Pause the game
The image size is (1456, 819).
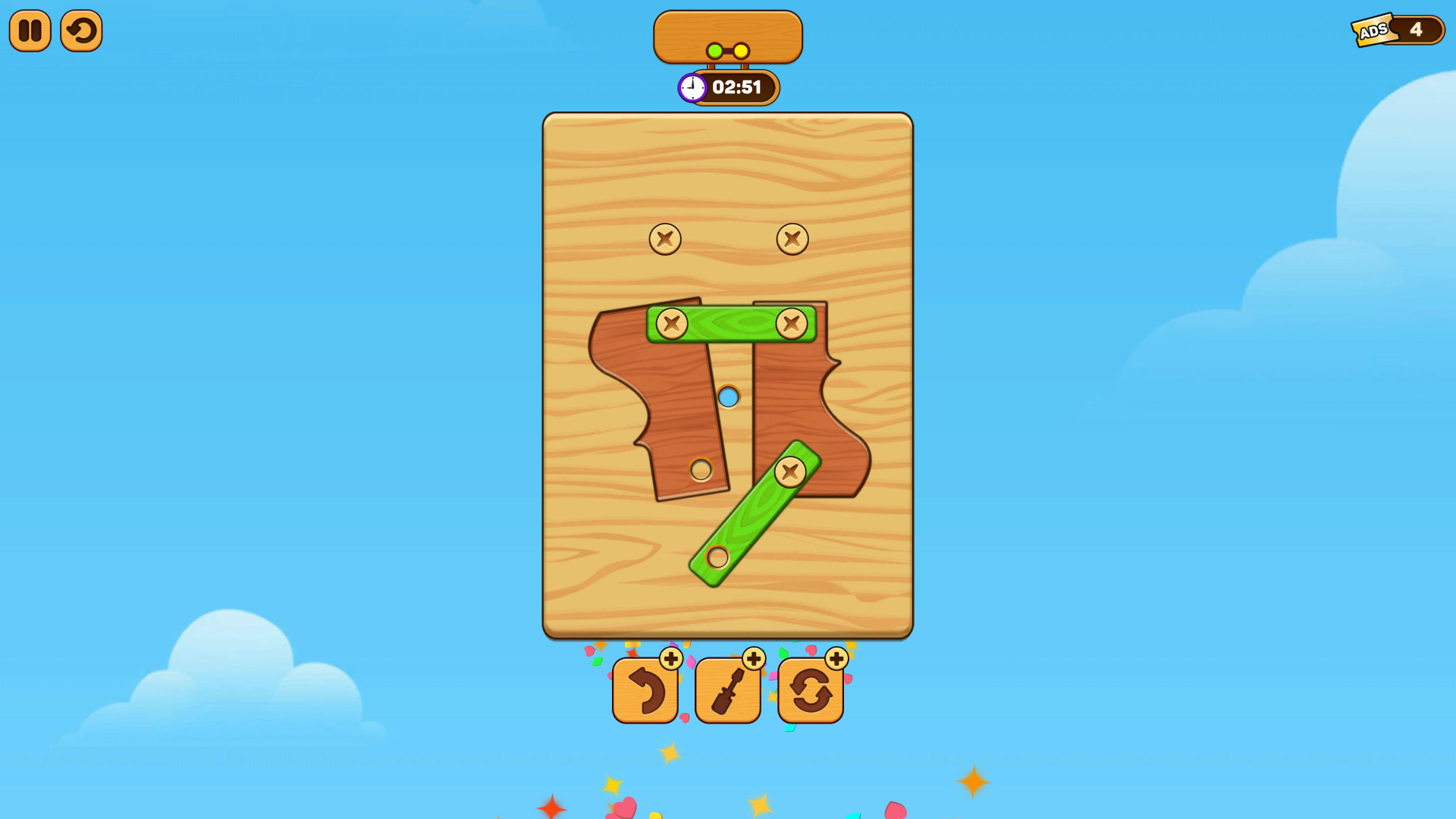pyautogui.click(x=30, y=30)
